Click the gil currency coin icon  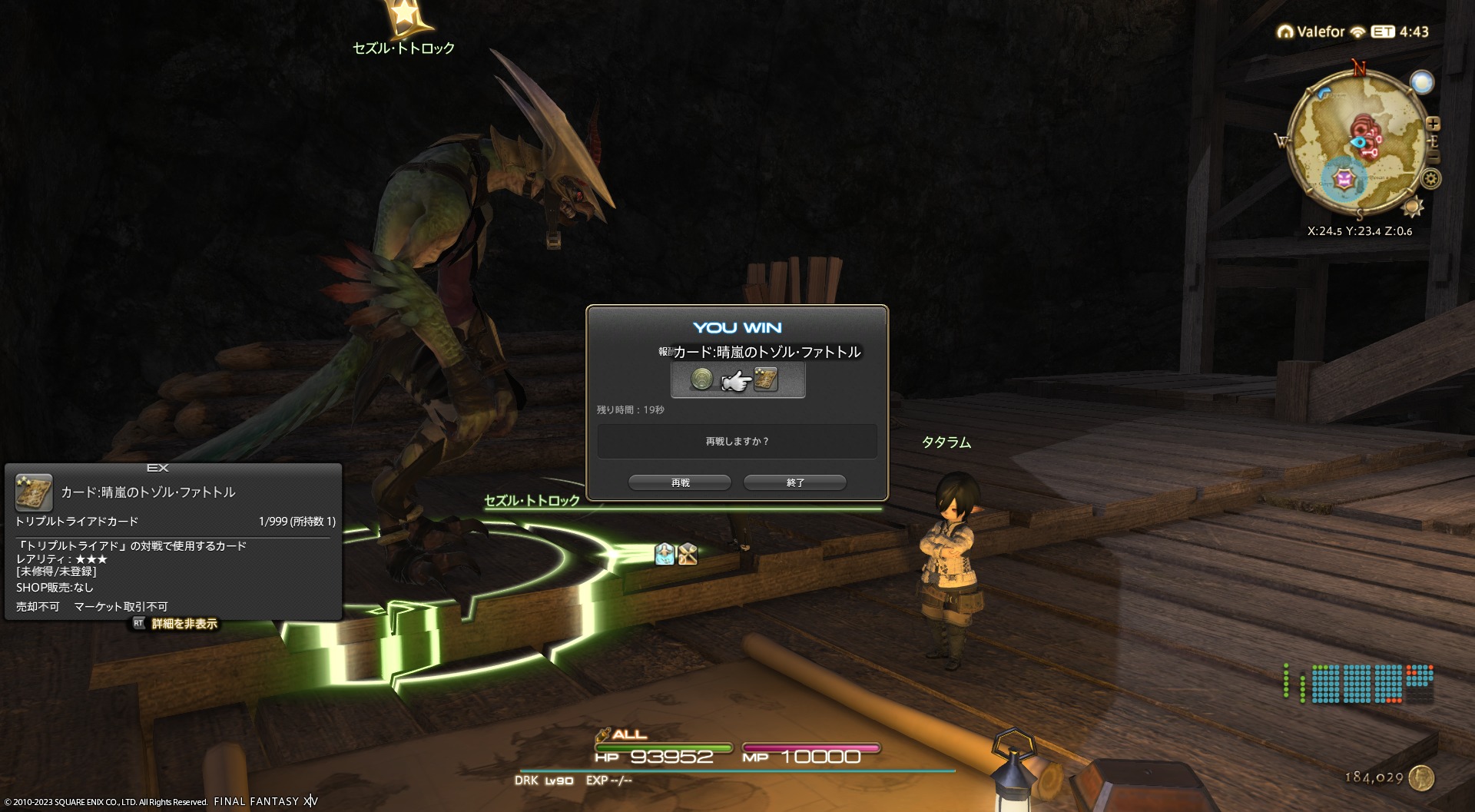click(1422, 777)
